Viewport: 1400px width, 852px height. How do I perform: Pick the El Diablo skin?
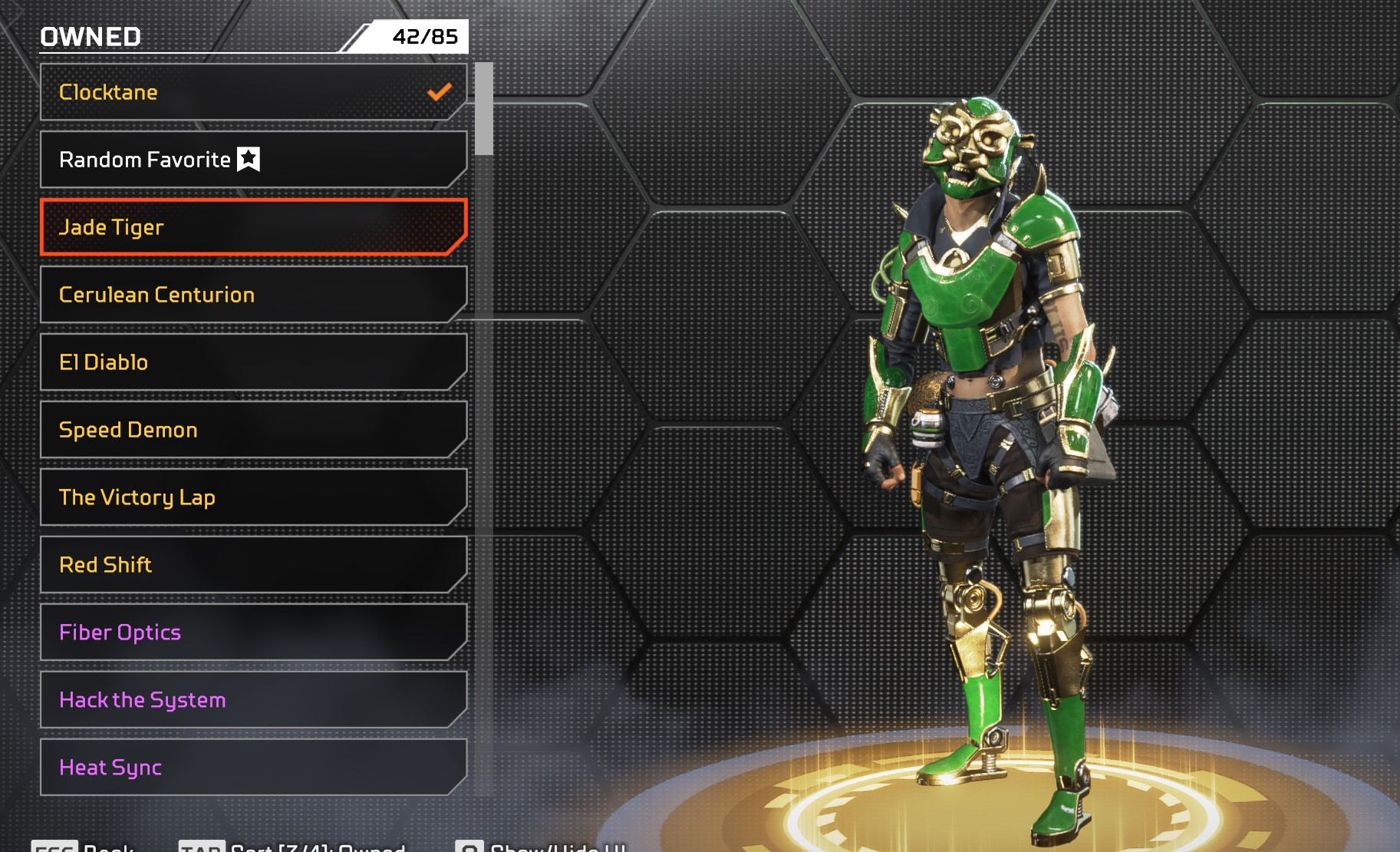click(x=253, y=362)
